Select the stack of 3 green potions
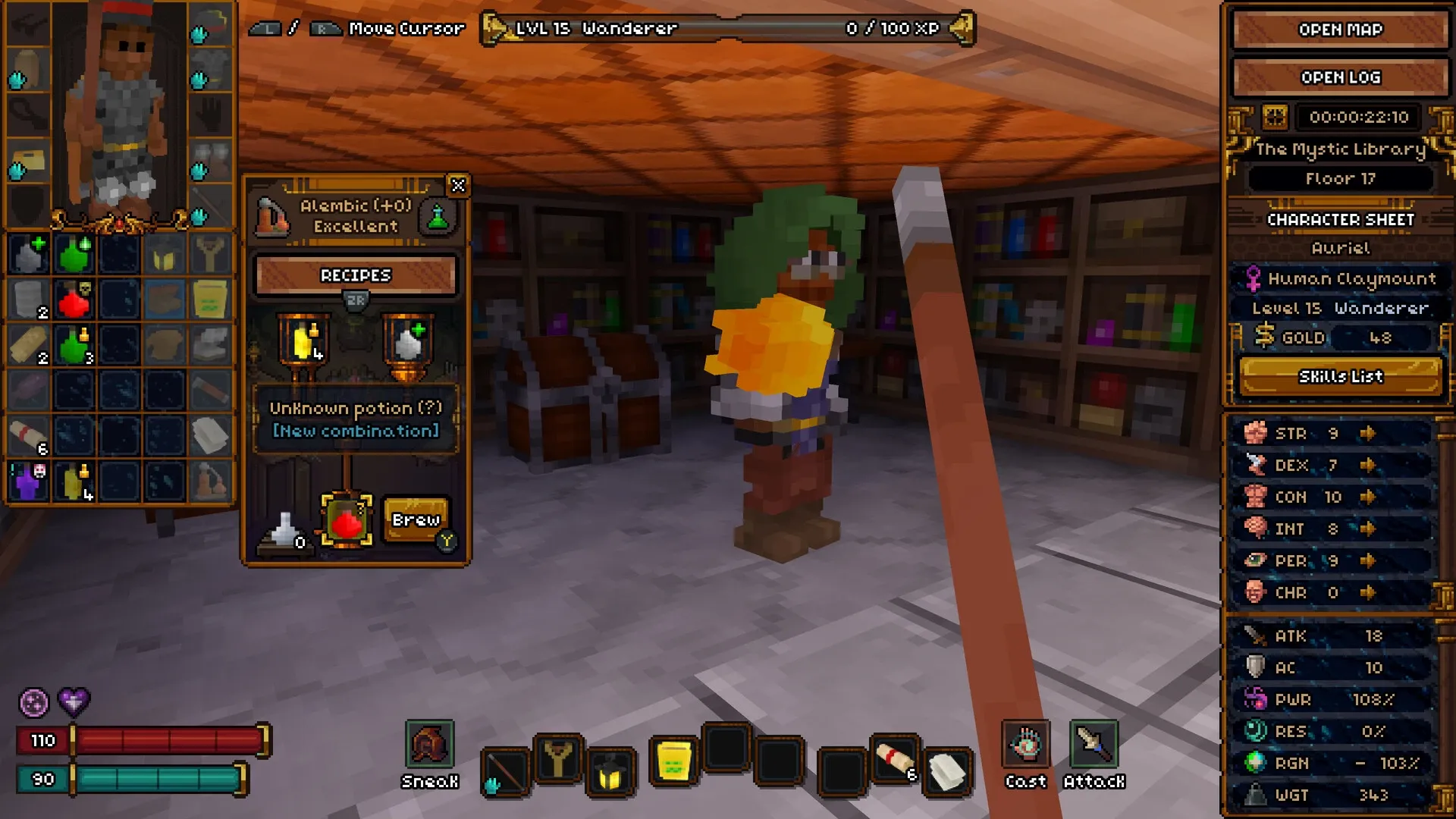 pyautogui.click(x=74, y=345)
